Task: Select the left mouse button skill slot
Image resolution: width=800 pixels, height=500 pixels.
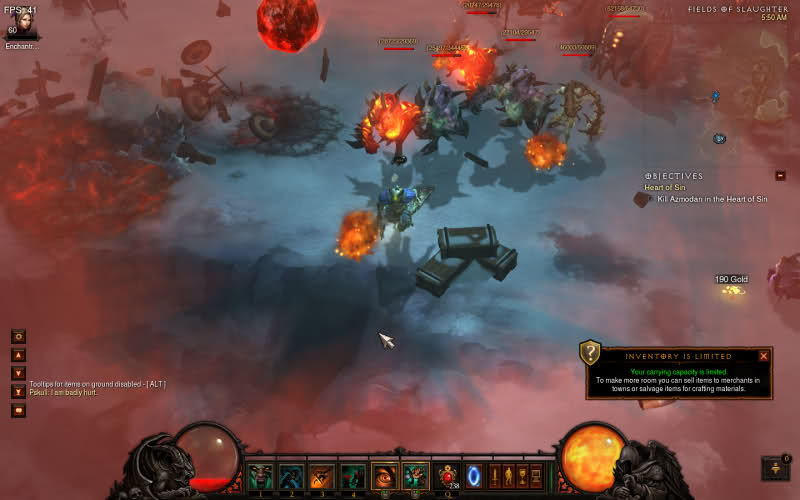Action: pos(384,476)
